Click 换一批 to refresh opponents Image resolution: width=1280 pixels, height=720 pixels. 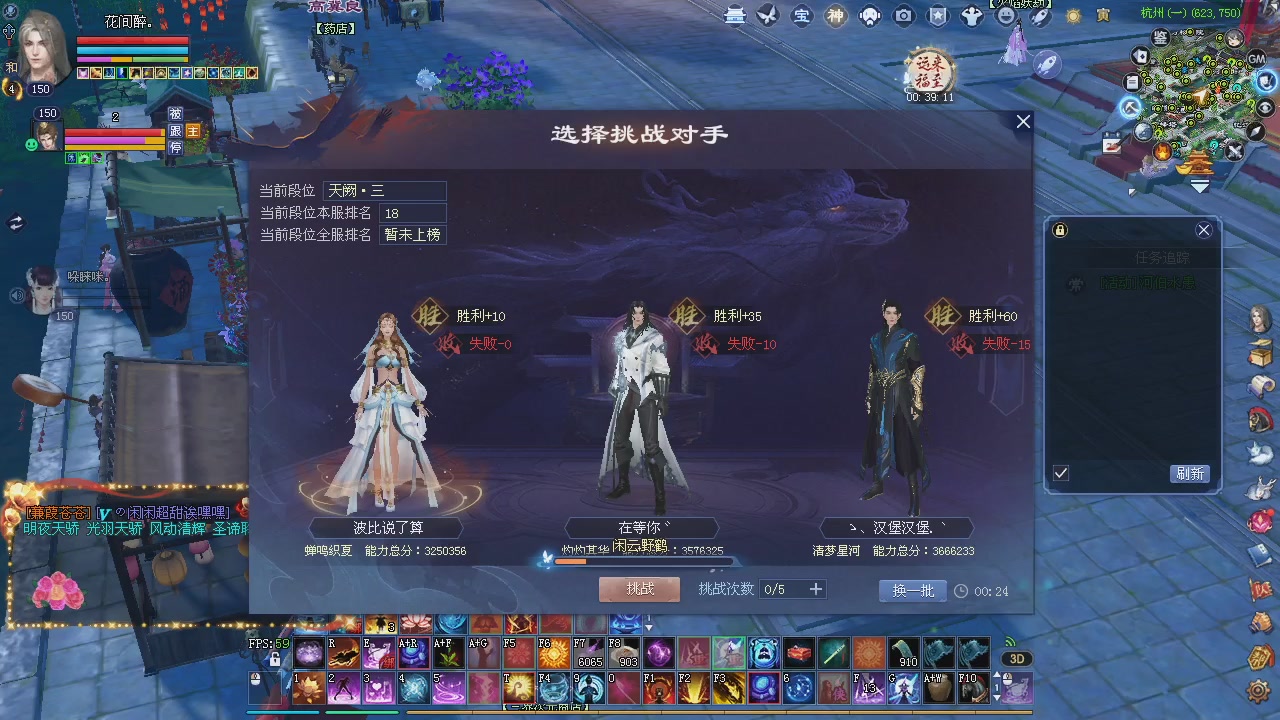[911, 590]
